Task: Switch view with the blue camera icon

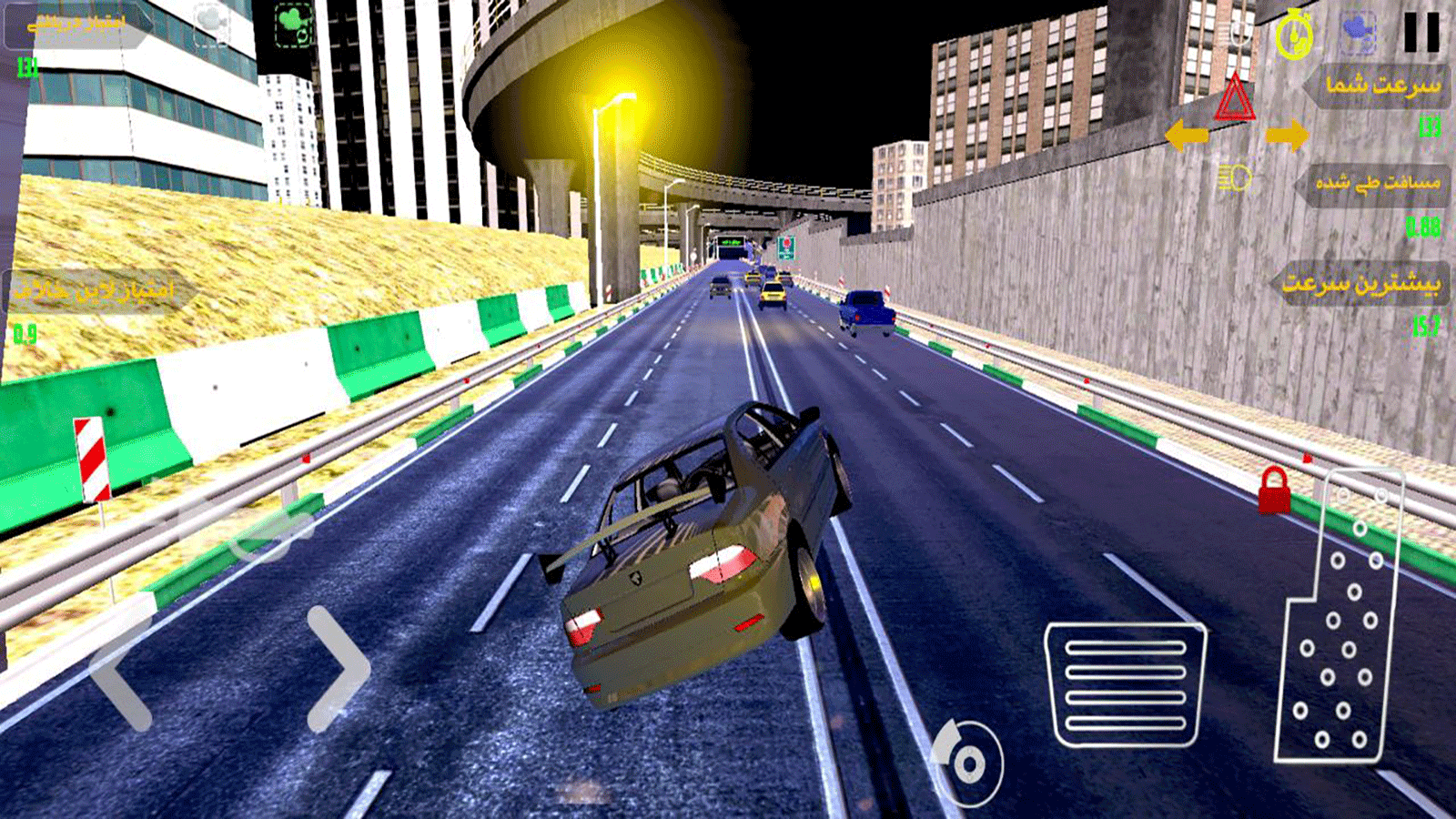Action: click(1358, 31)
